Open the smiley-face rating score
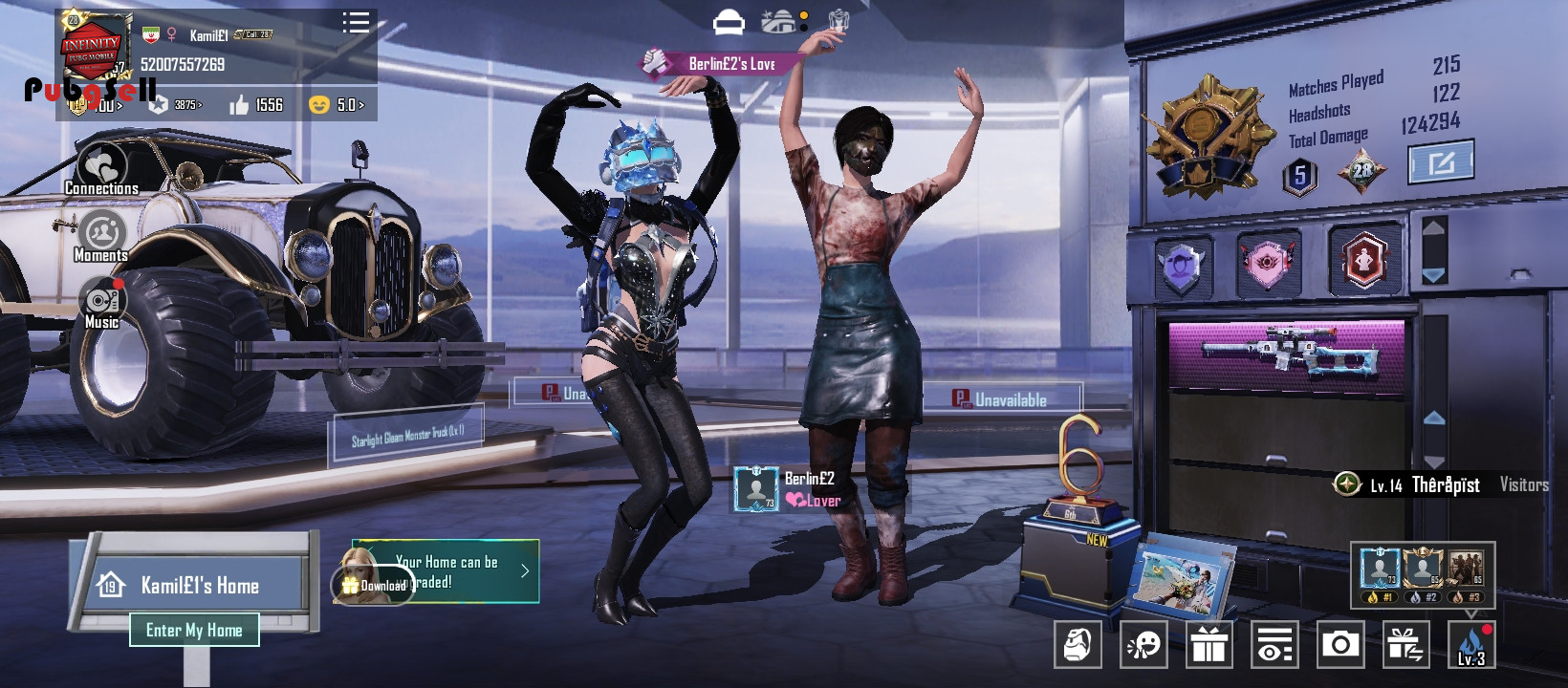Screen dimensions: 1568x688 [x=337, y=105]
